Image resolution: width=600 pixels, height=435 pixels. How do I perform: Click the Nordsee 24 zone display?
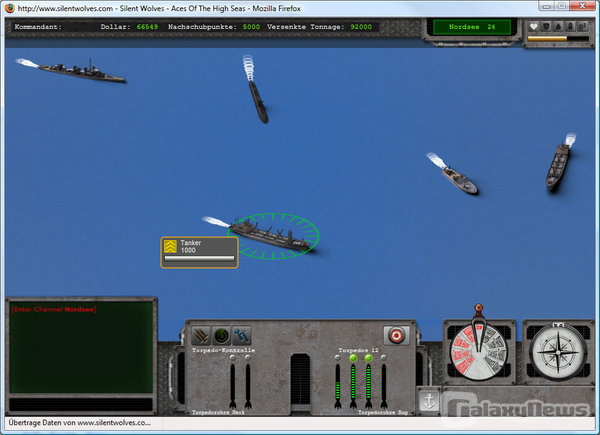point(472,27)
